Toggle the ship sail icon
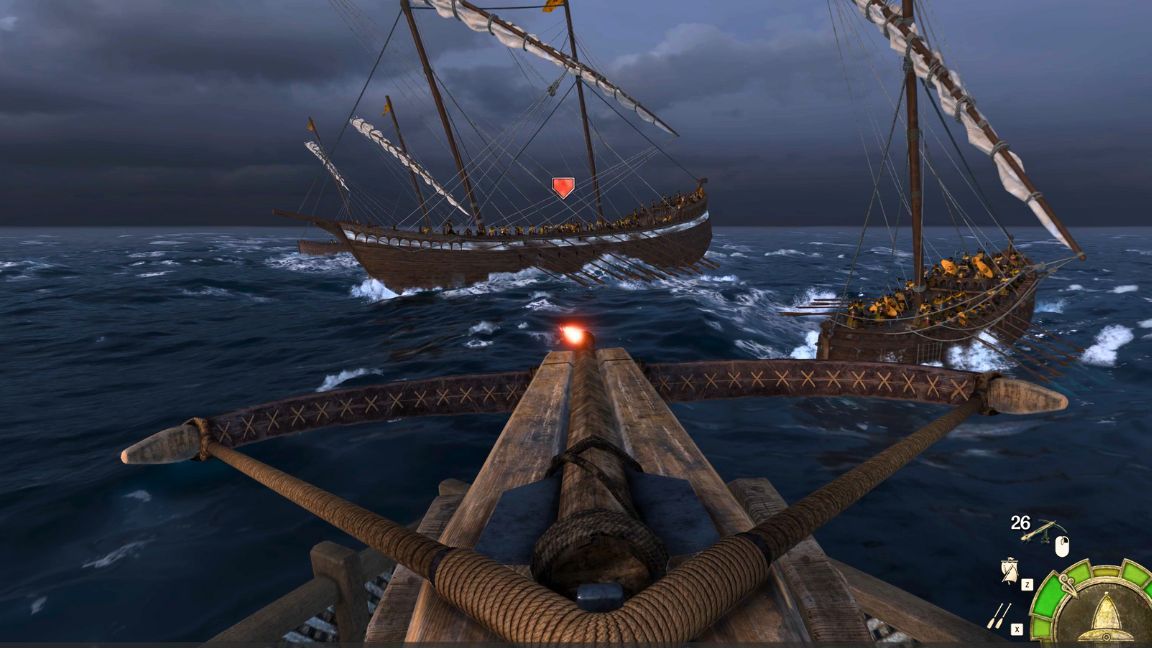 click(x=1010, y=570)
